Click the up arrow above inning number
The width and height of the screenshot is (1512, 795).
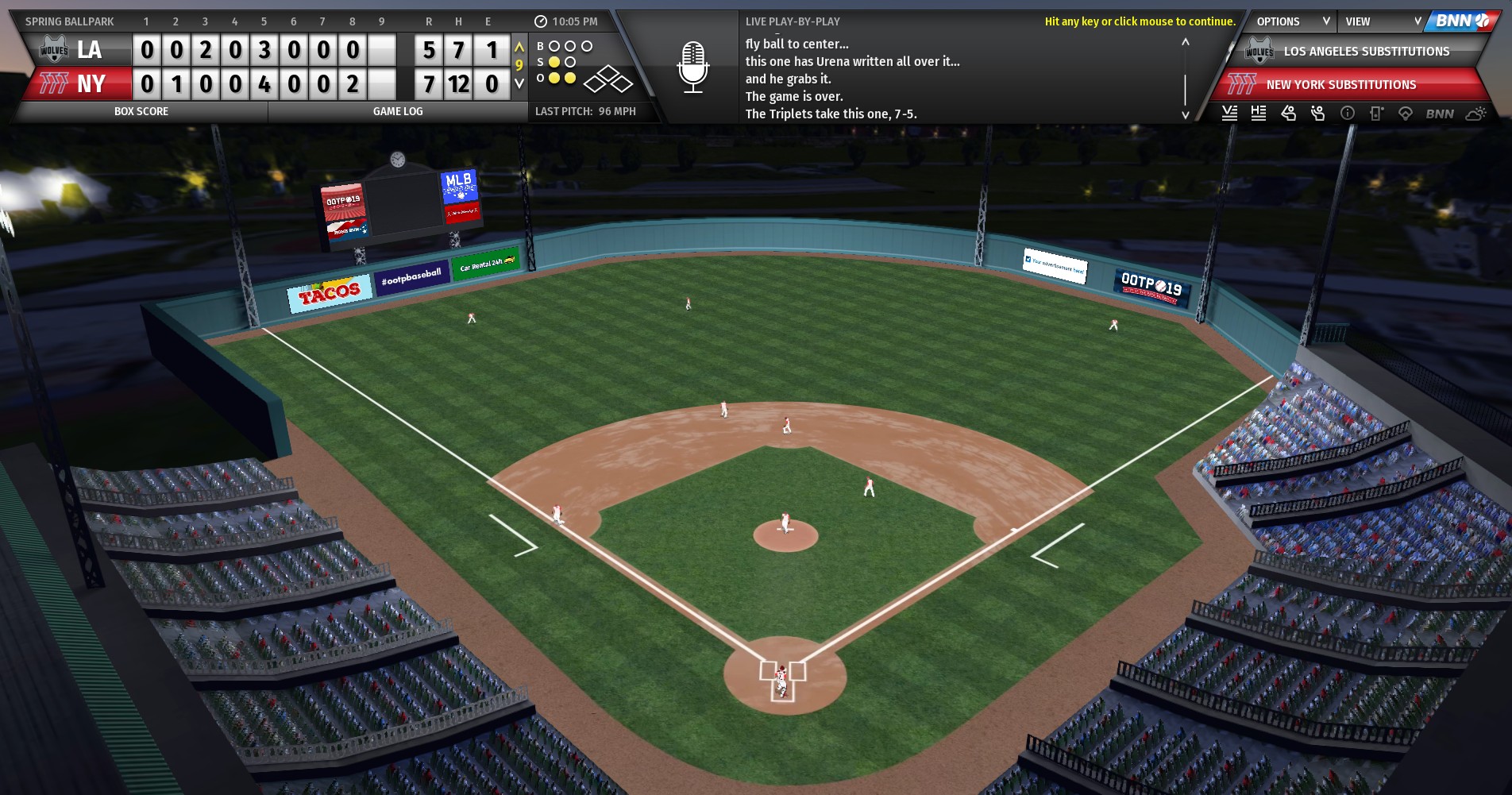[x=519, y=48]
